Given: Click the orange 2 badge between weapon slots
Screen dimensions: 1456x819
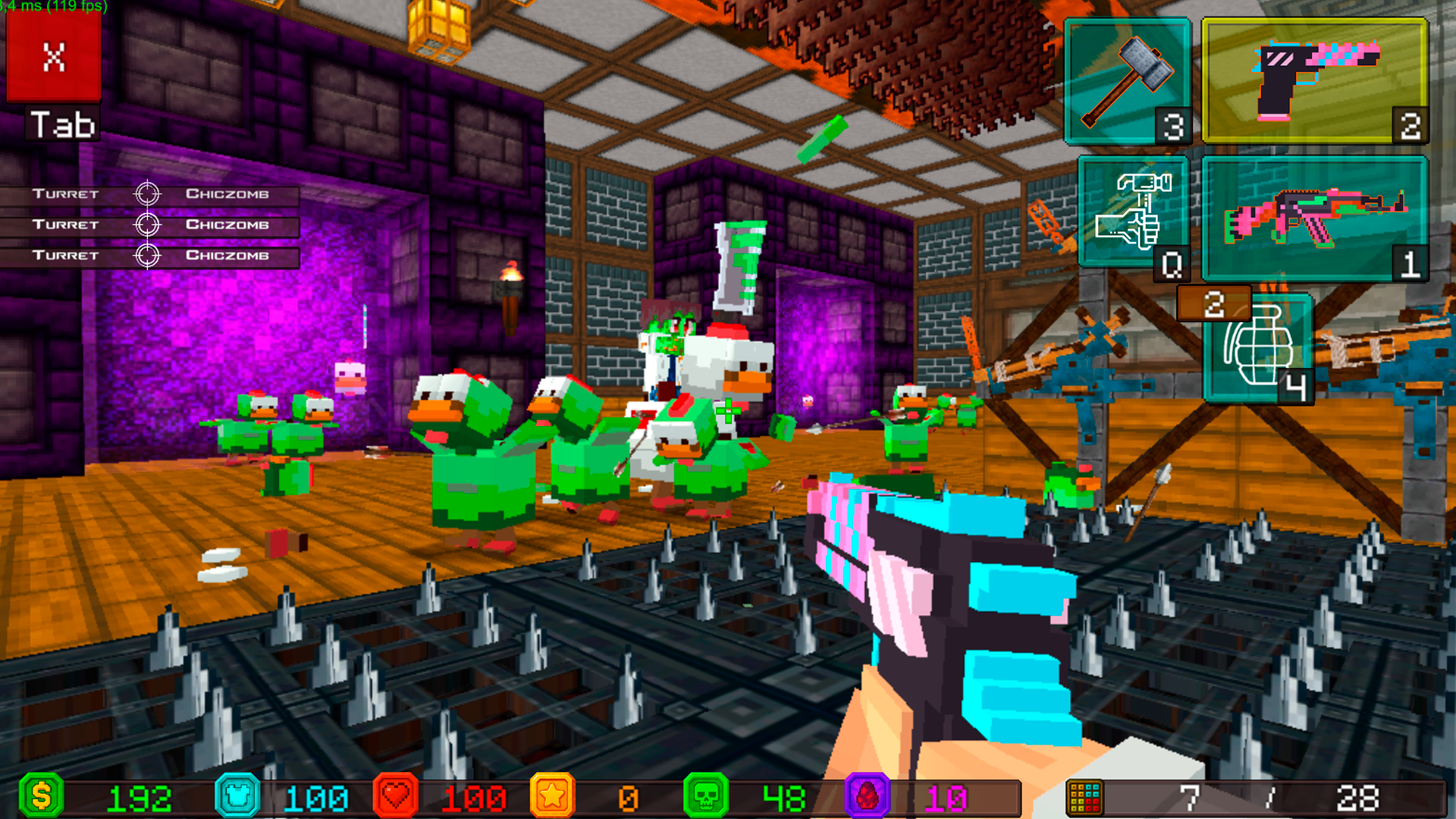Looking at the screenshot, I should pos(1213,302).
